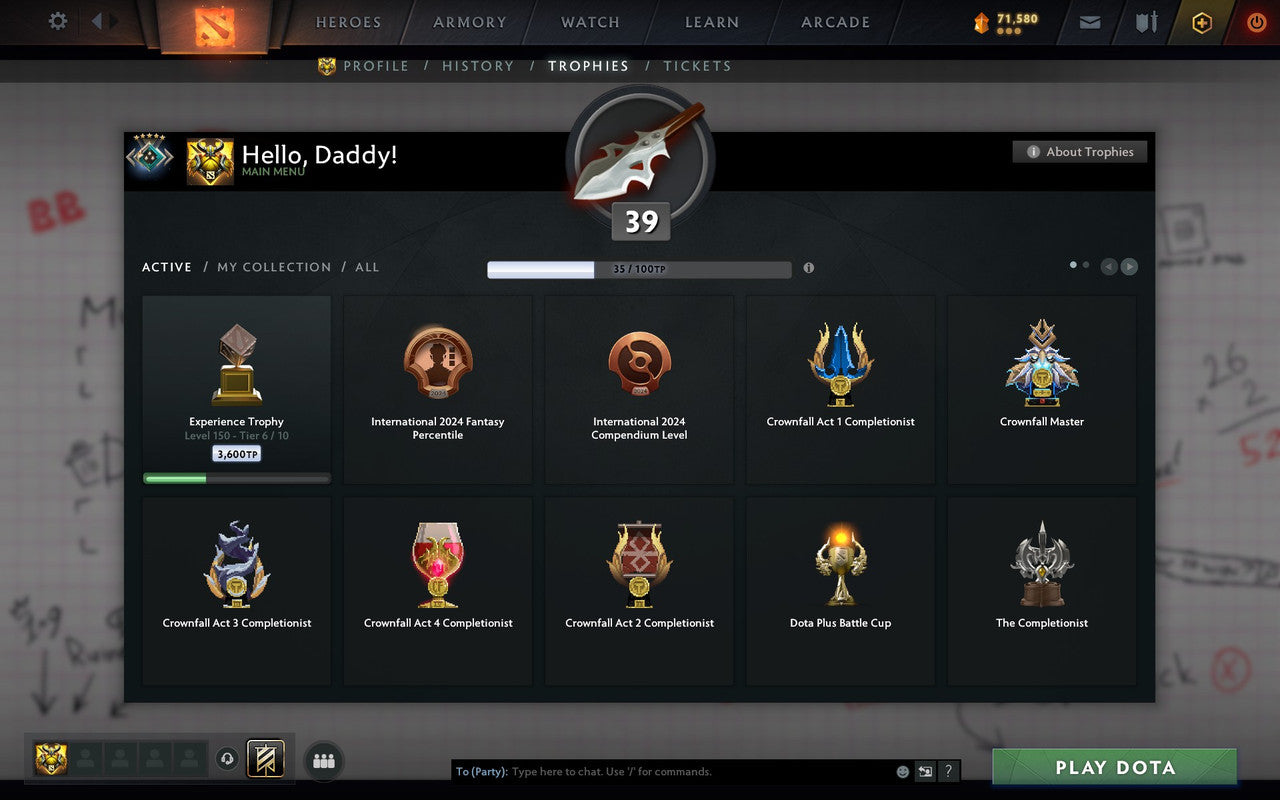The width and height of the screenshot is (1280, 800).
Task: Click the info icon beside TP progress bar
Action: click(809, 268)
